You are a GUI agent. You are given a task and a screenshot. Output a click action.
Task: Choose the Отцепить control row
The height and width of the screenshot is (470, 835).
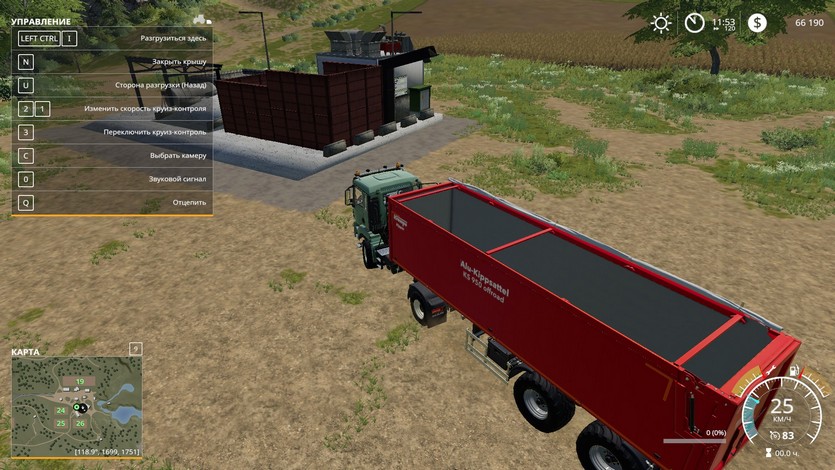click(111, 202)
